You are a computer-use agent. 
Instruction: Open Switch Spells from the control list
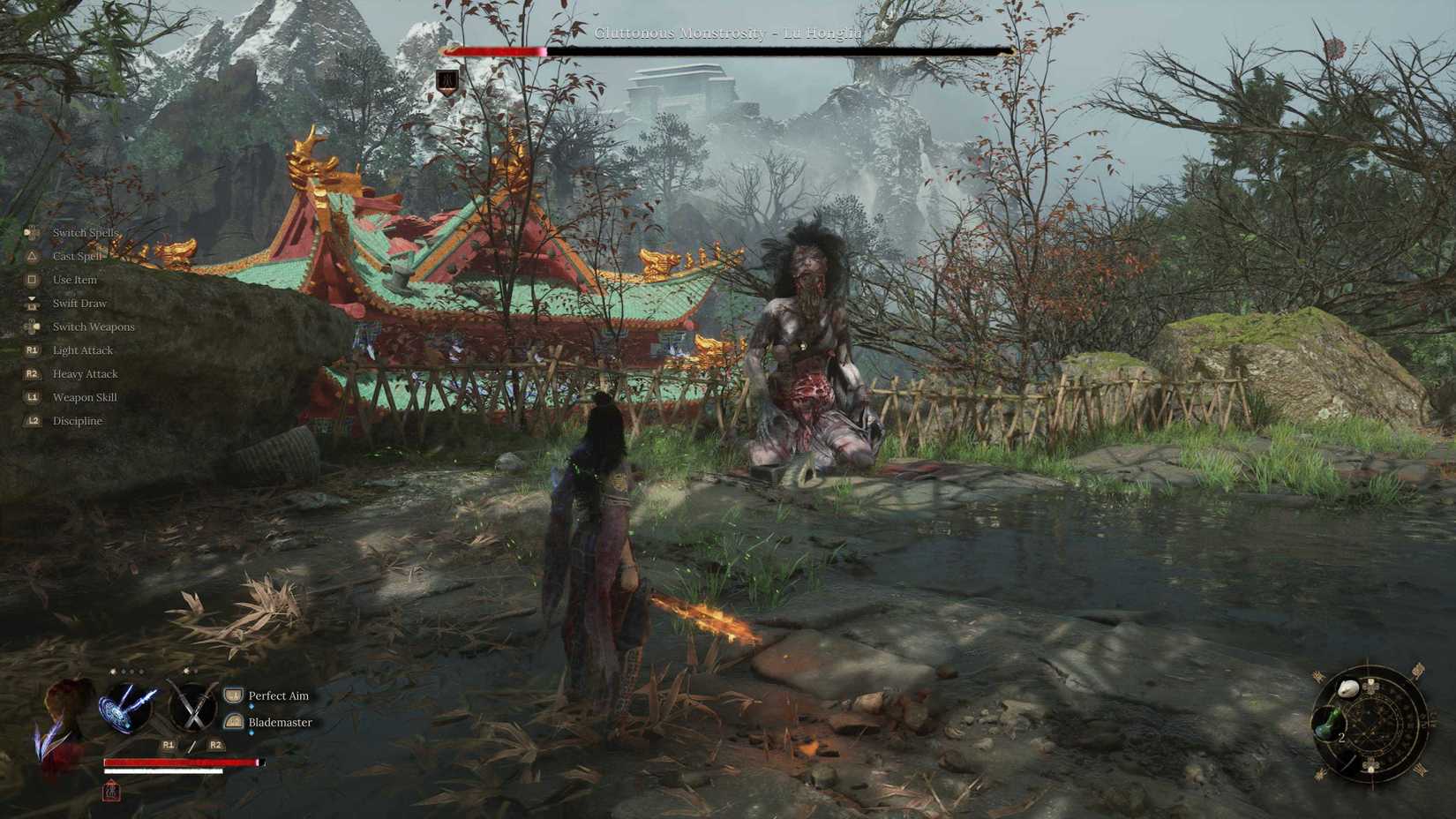coord(86,233)
